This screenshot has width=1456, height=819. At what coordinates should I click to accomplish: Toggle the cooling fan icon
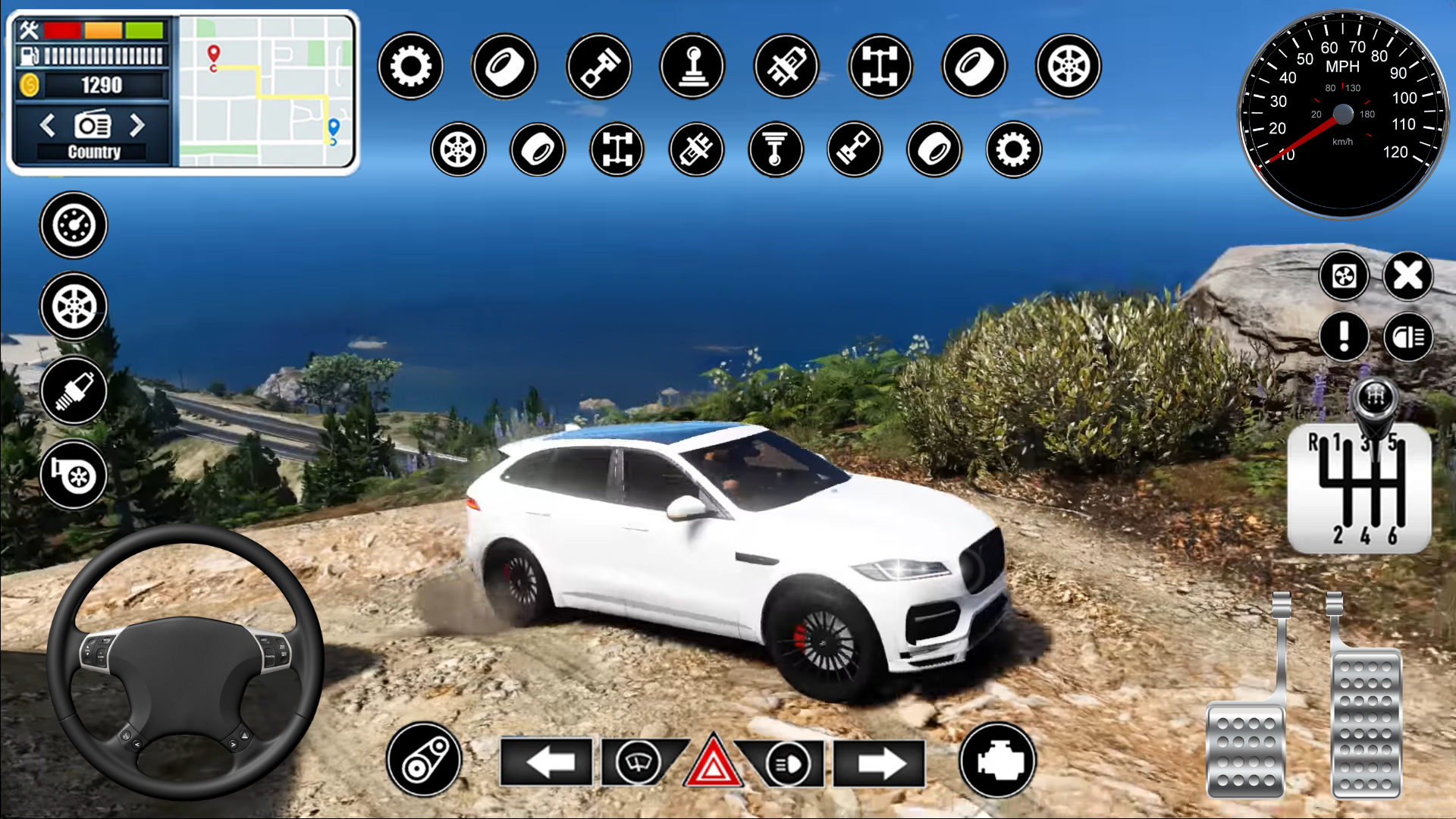[x=1344, y=276]
